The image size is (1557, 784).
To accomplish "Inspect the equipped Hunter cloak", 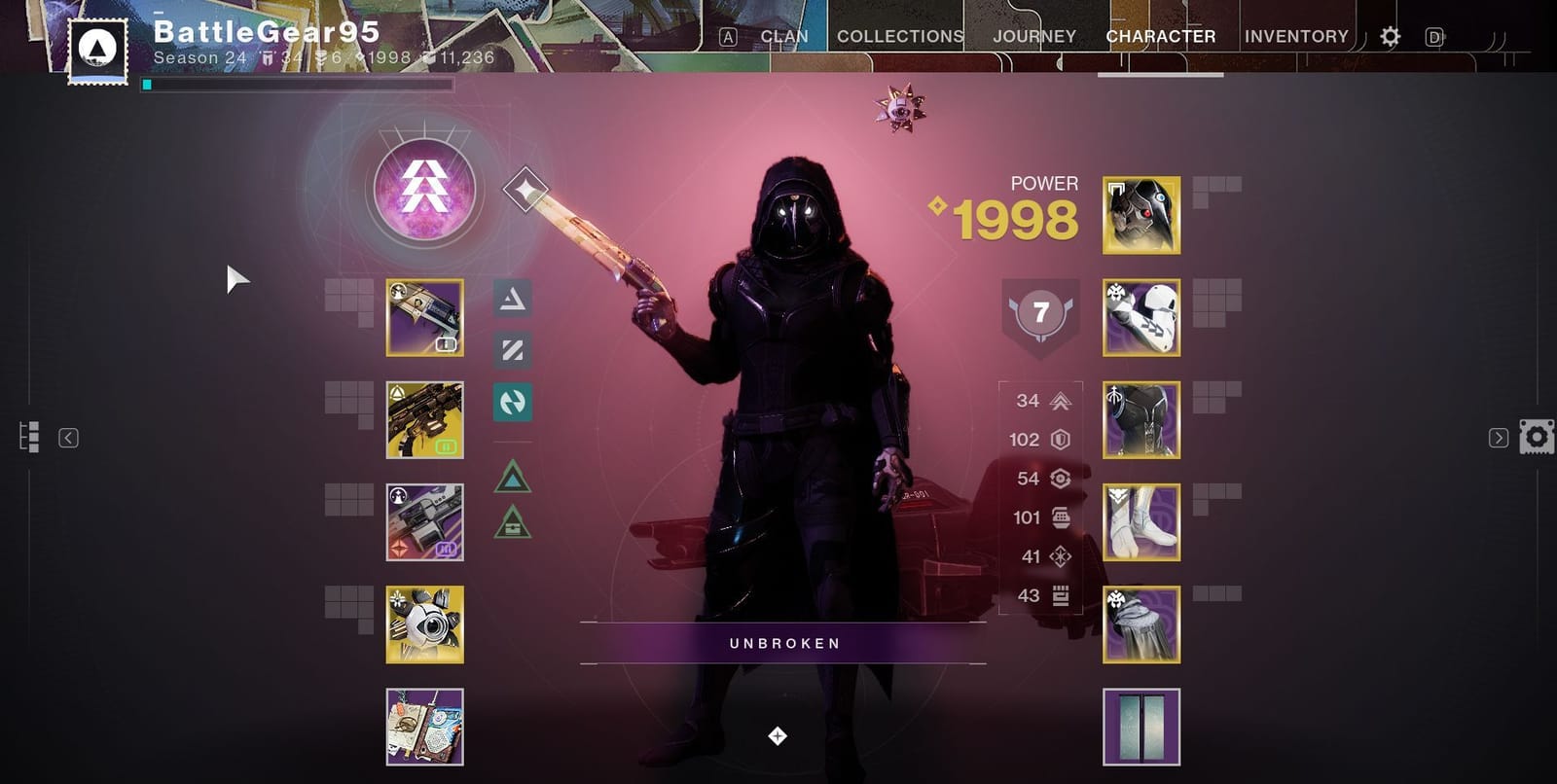I will click(1140, 625).
